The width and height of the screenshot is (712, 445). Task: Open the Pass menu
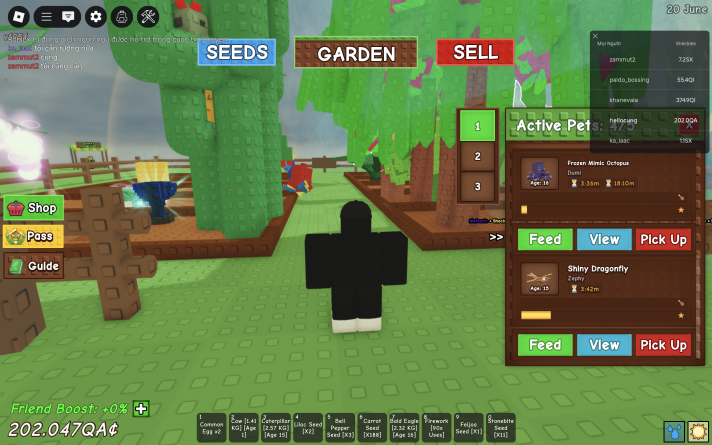pyautogui.click(x=34, y=237)
